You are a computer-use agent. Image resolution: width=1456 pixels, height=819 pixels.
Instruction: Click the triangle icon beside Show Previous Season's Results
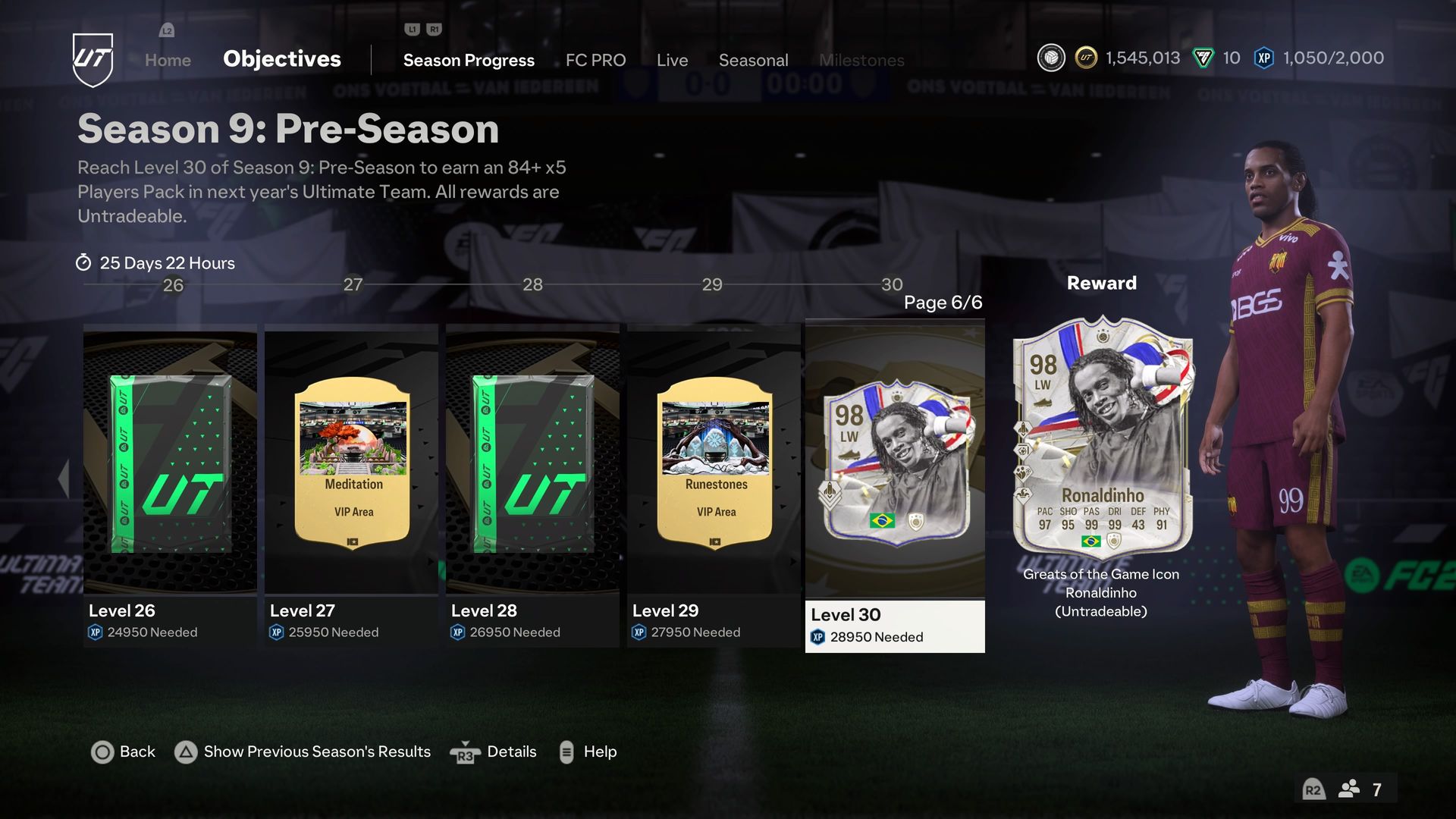pyautogui.click(x=184, y=752)
